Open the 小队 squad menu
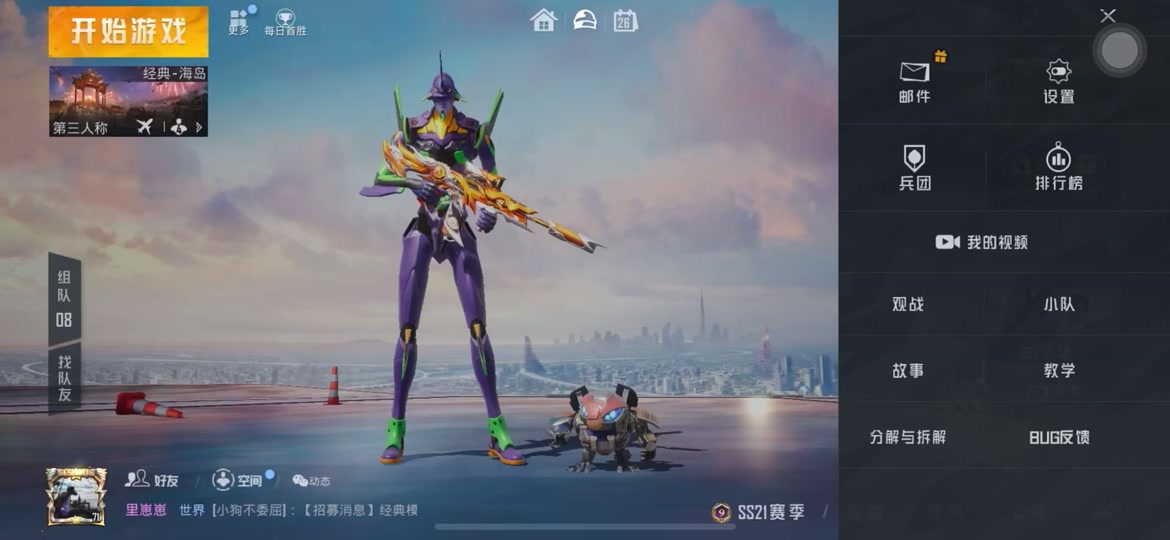The width and height of the screenshot is (1170, 540). click(x=1059, y=304)
